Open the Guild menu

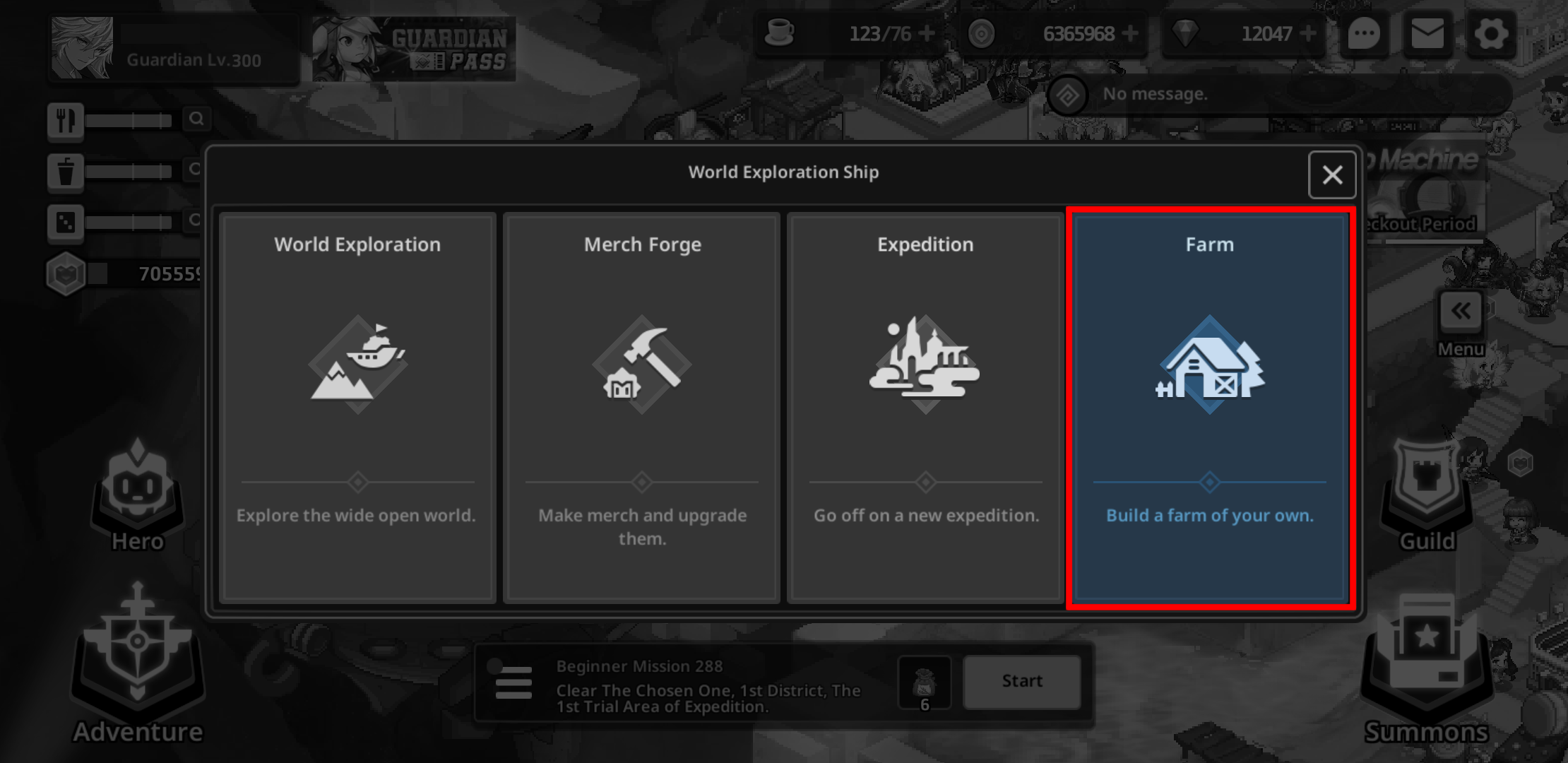click(x=1427, y=495)
